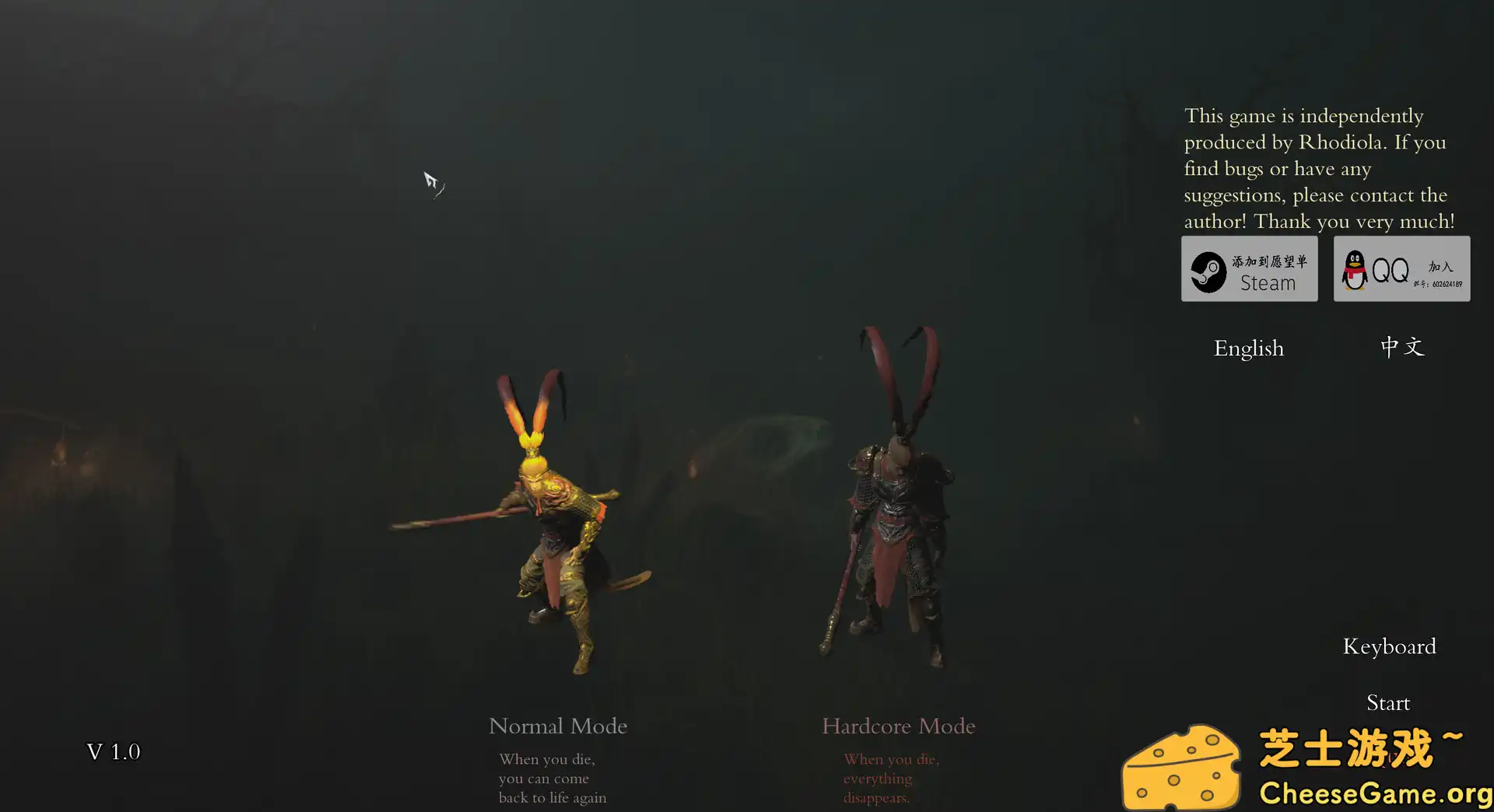Toggle input mode via Keyboard option

click(1389, 646)
